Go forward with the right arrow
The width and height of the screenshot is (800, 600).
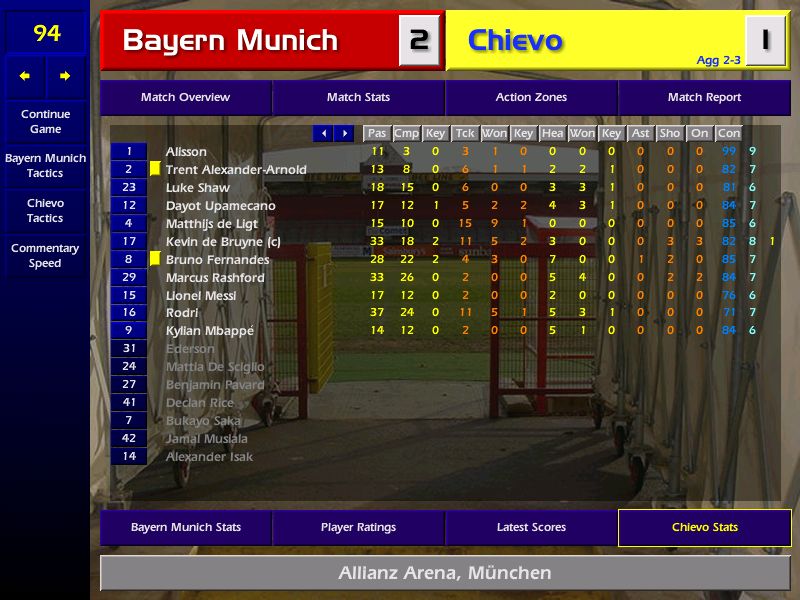[66, 76]
